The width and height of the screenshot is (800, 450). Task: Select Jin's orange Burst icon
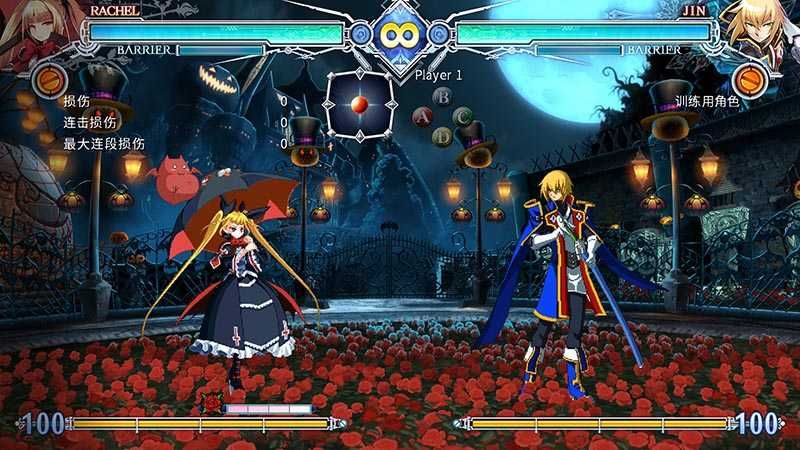point(750,79)
